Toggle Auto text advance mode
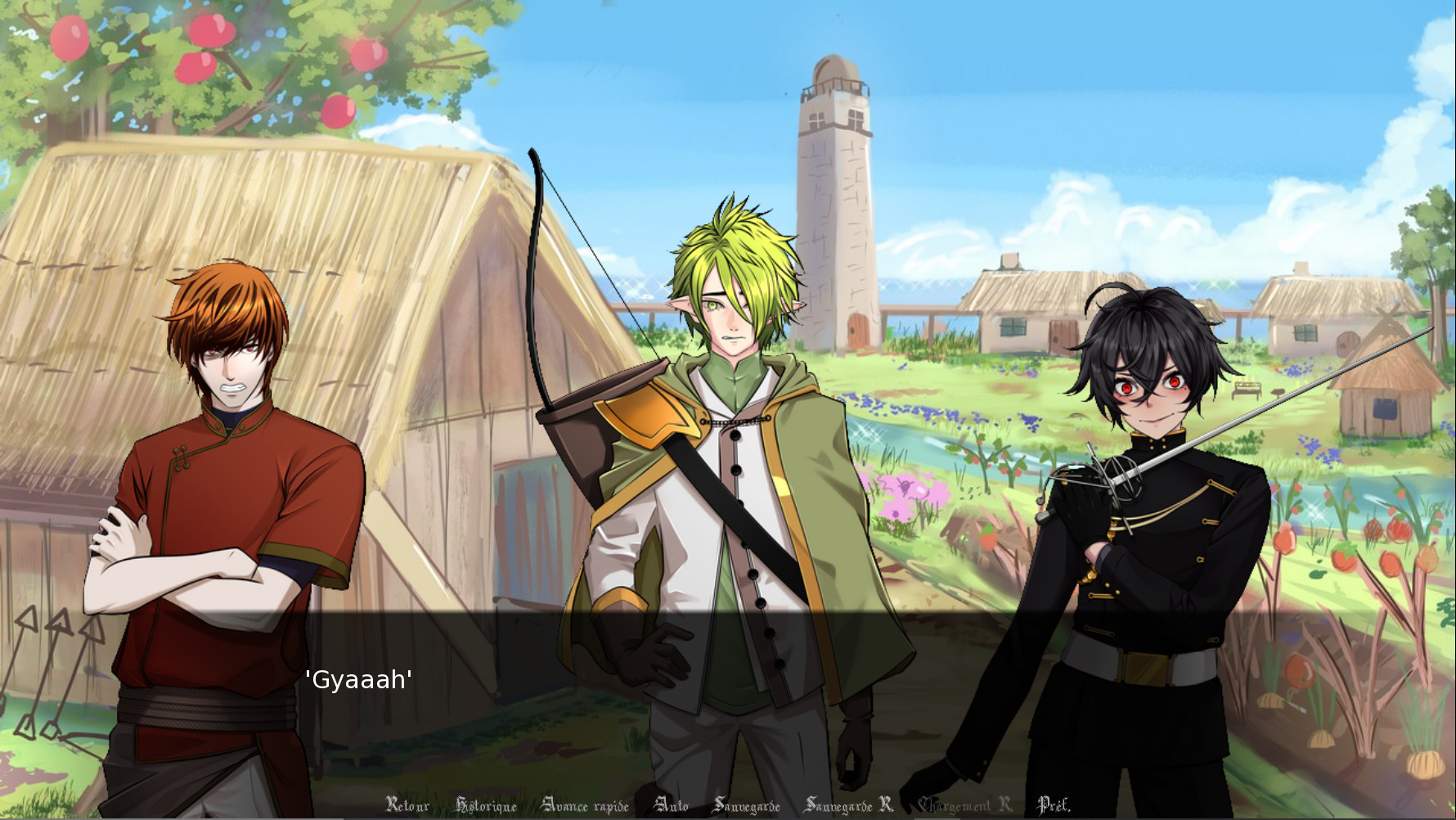 point(672,805)
